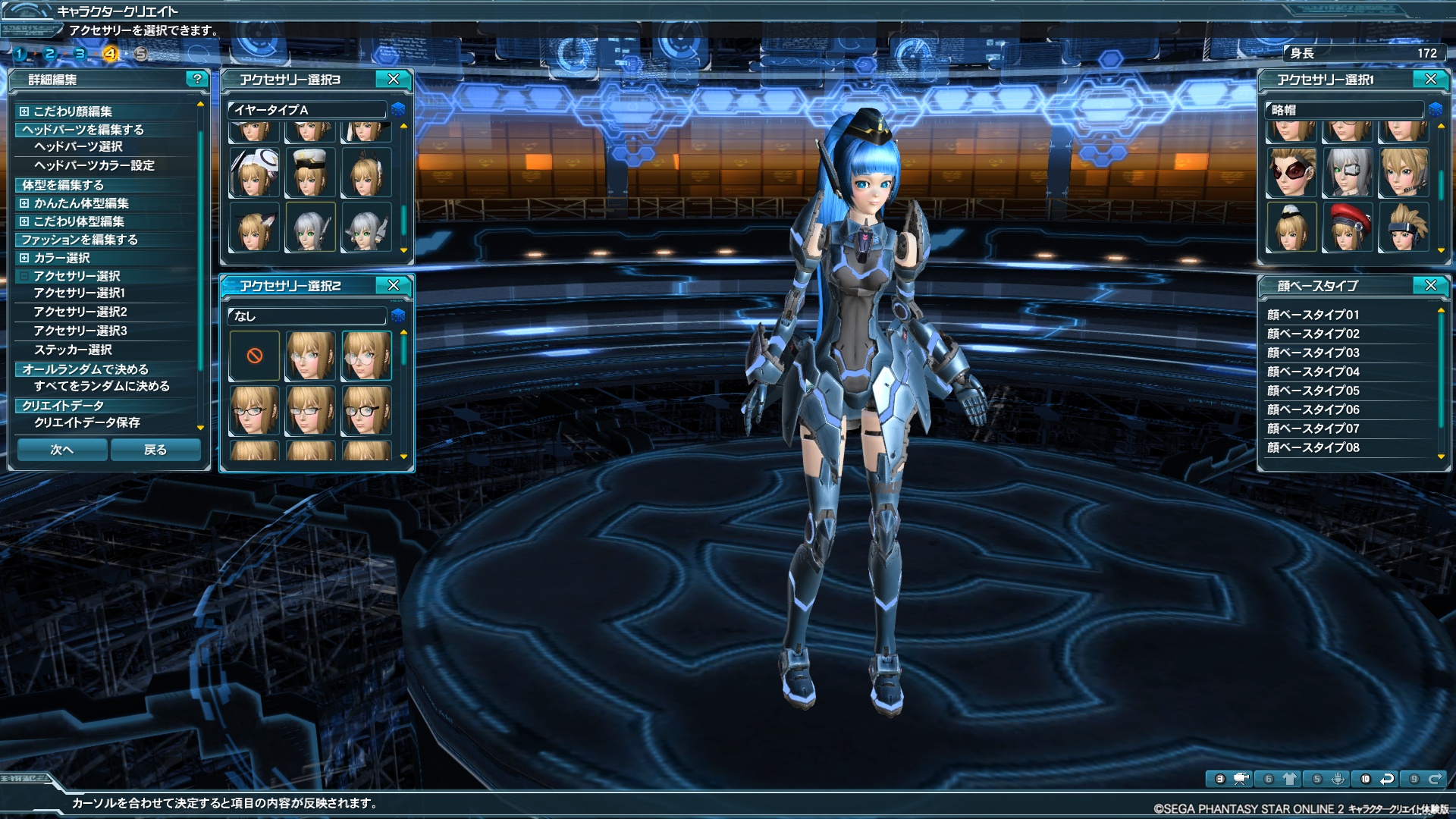1456x819 pixels.
Task: Close the アクセサリー選択2 panel
Action: (x=393, y=285)
